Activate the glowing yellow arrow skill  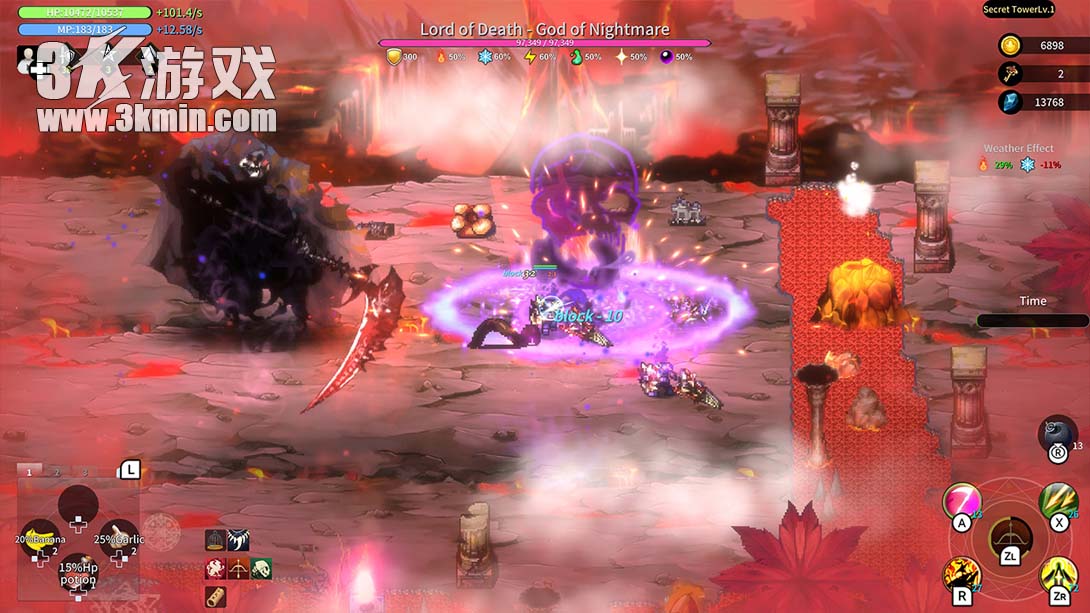(x=1058, y=576)
